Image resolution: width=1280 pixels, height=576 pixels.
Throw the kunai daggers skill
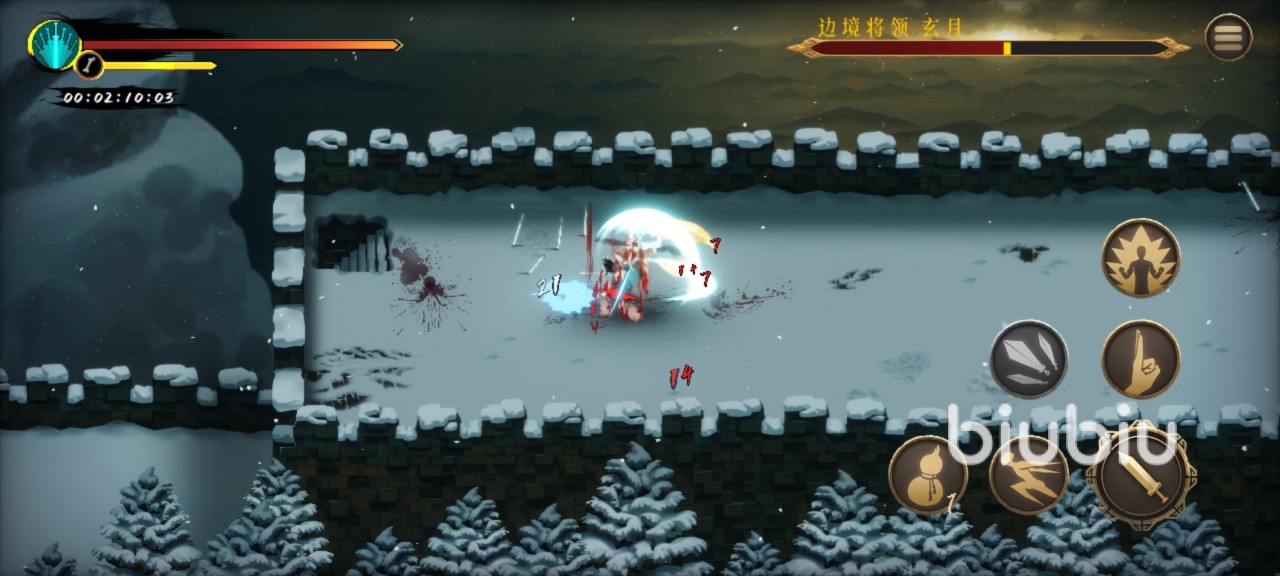[x=1029, y=359]
